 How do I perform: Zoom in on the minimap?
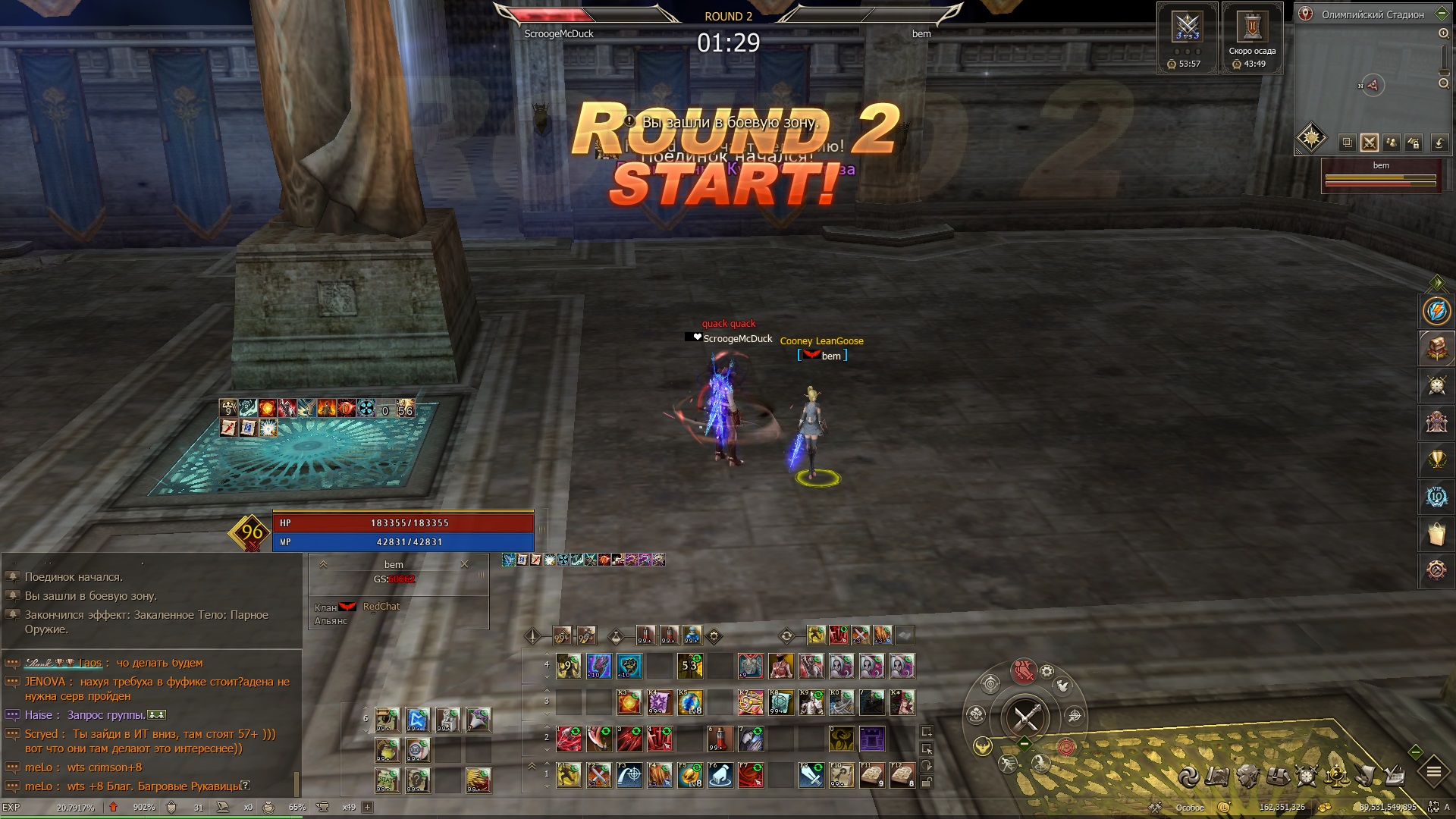(x=1443, y=33)
